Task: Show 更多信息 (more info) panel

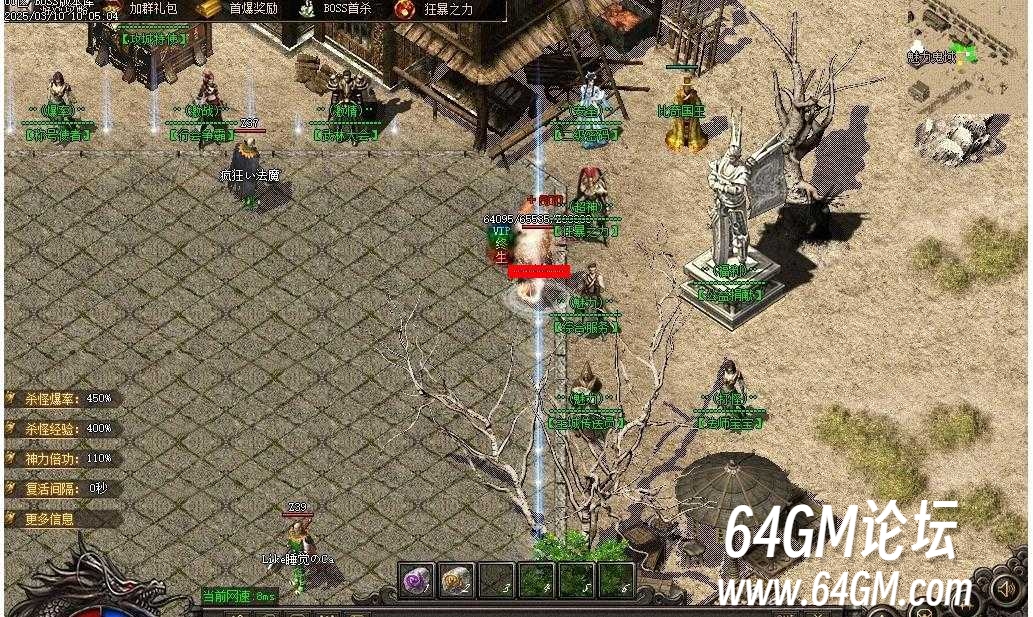Action: pos(50,519)
